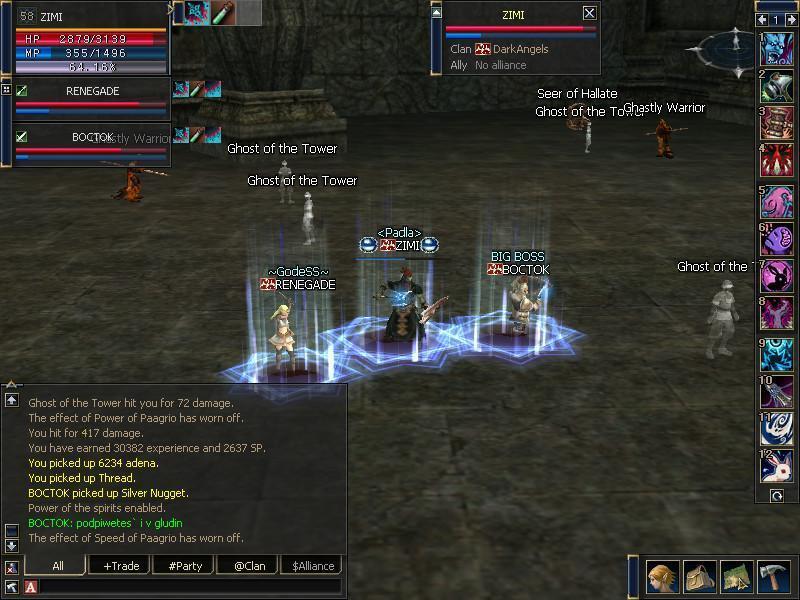Select the All chat tab
Image resolution: width=800 pixels, height=600 pixels.
coord(57,565)
